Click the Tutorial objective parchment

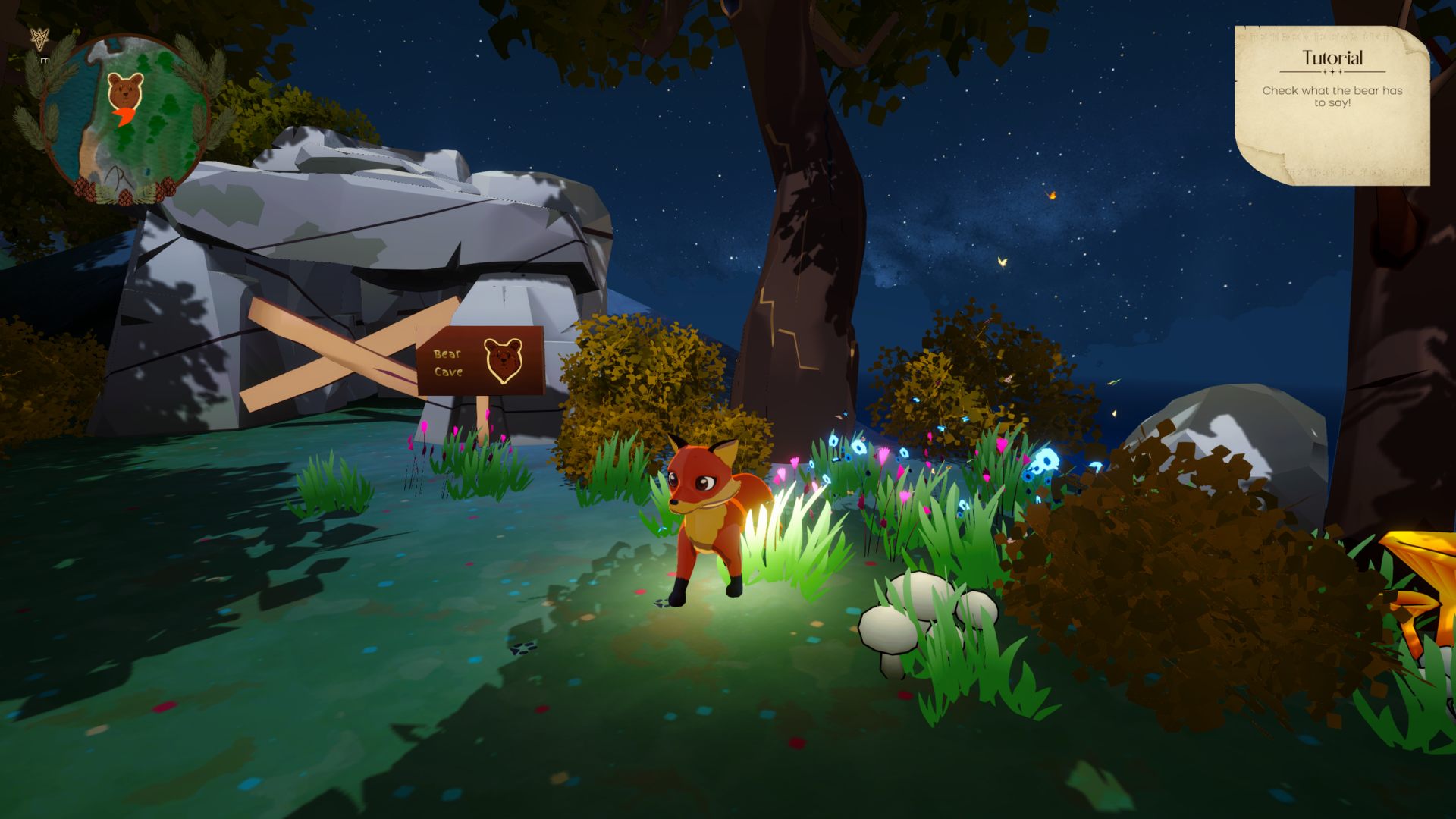[1332, 105]
